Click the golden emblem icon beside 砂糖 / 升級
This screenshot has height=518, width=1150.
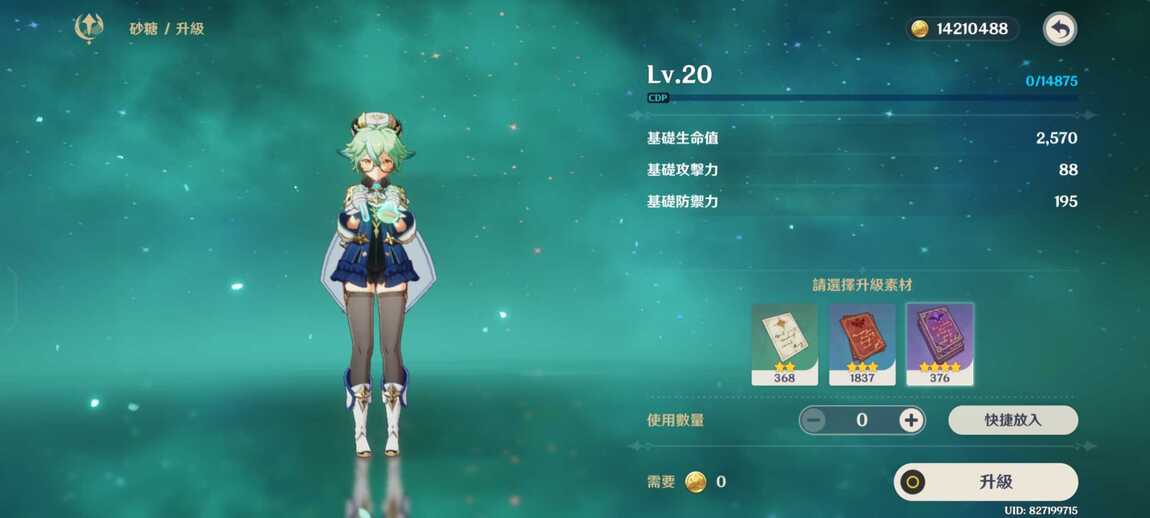[89, 28]
